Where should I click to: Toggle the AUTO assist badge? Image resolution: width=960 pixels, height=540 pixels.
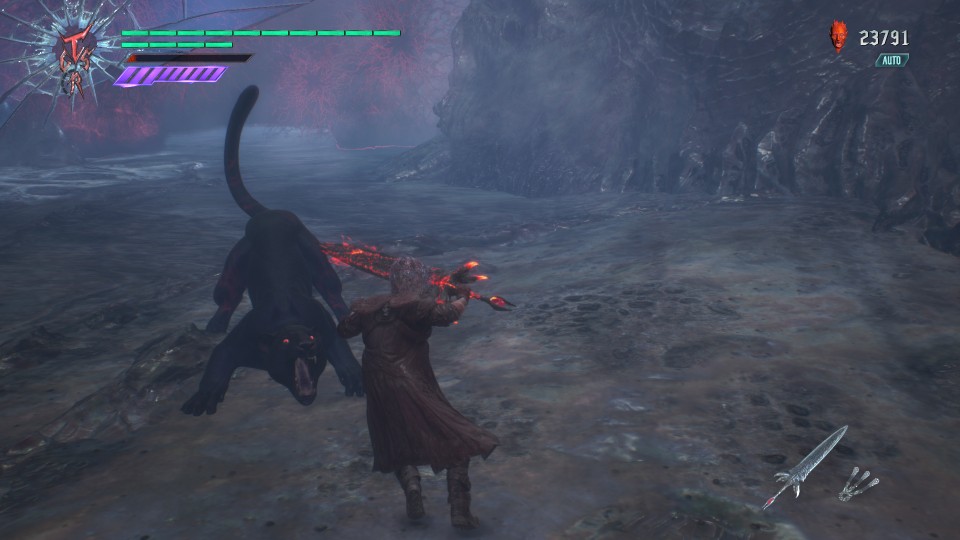891,60
